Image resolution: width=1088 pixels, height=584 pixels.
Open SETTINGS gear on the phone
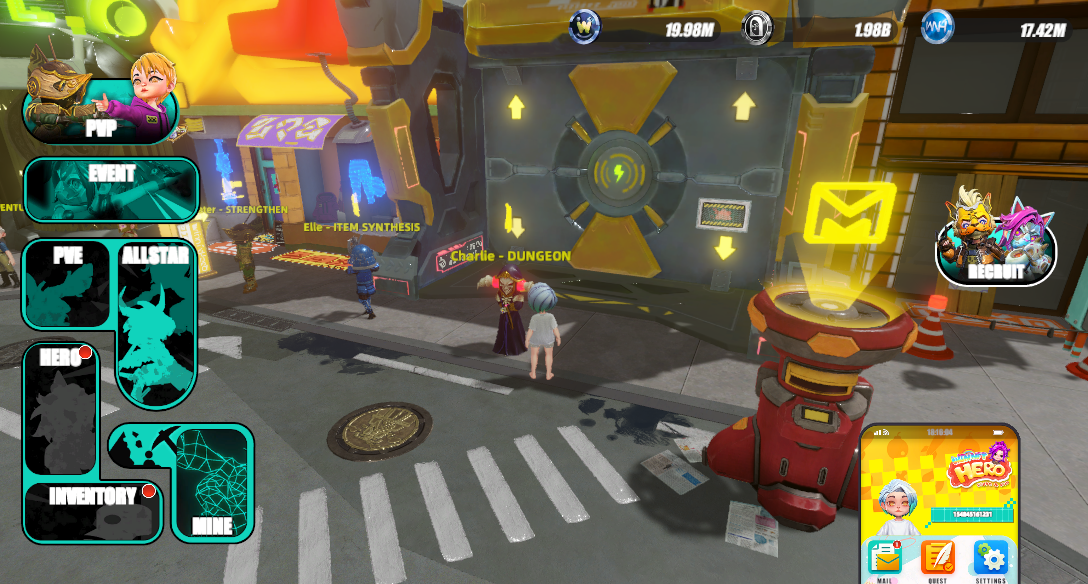pos(990,558)
